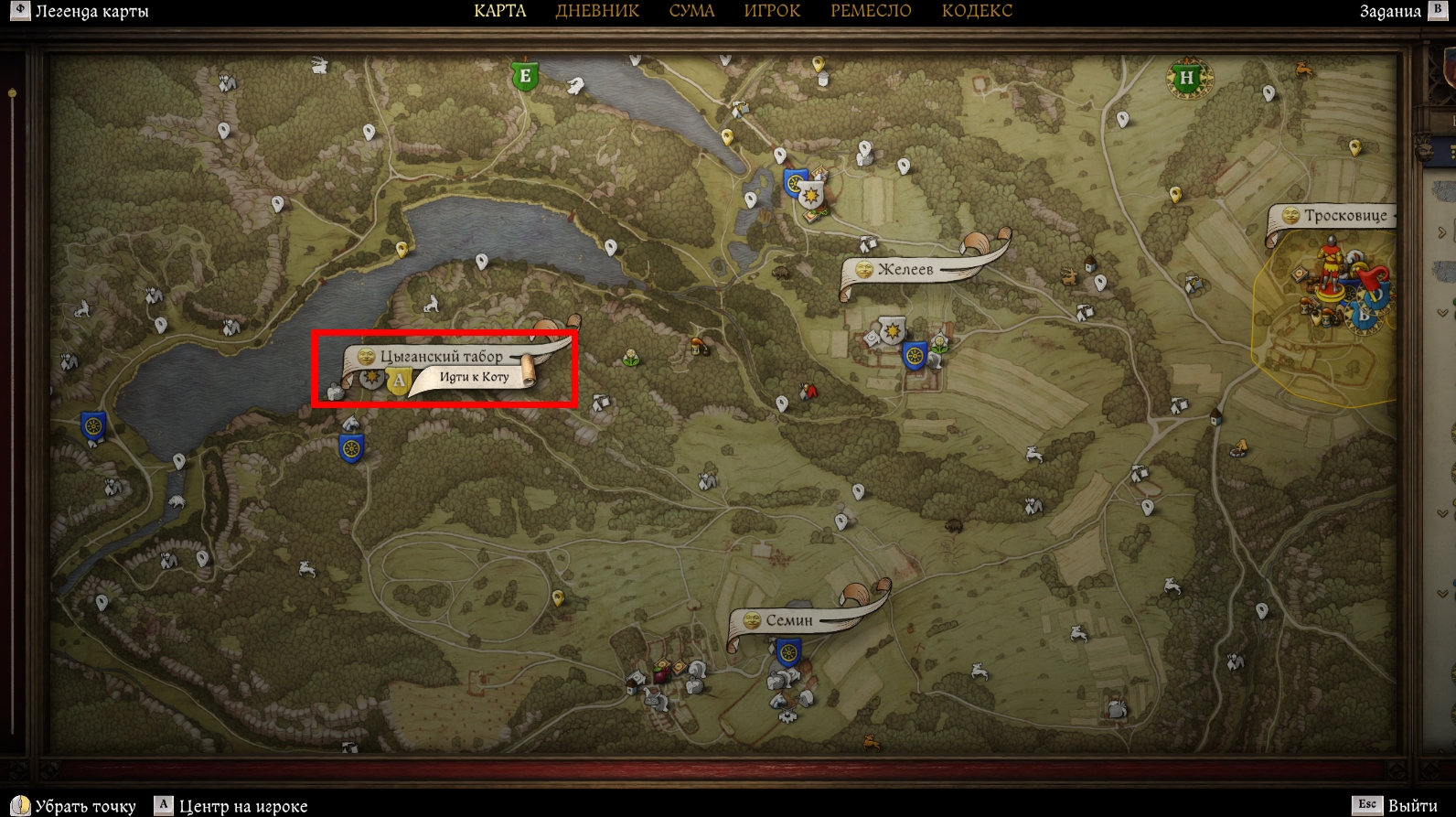Open the СУМА inventory tab
The width and height of the screenshot is (1456, 817).
pos(691,11)
